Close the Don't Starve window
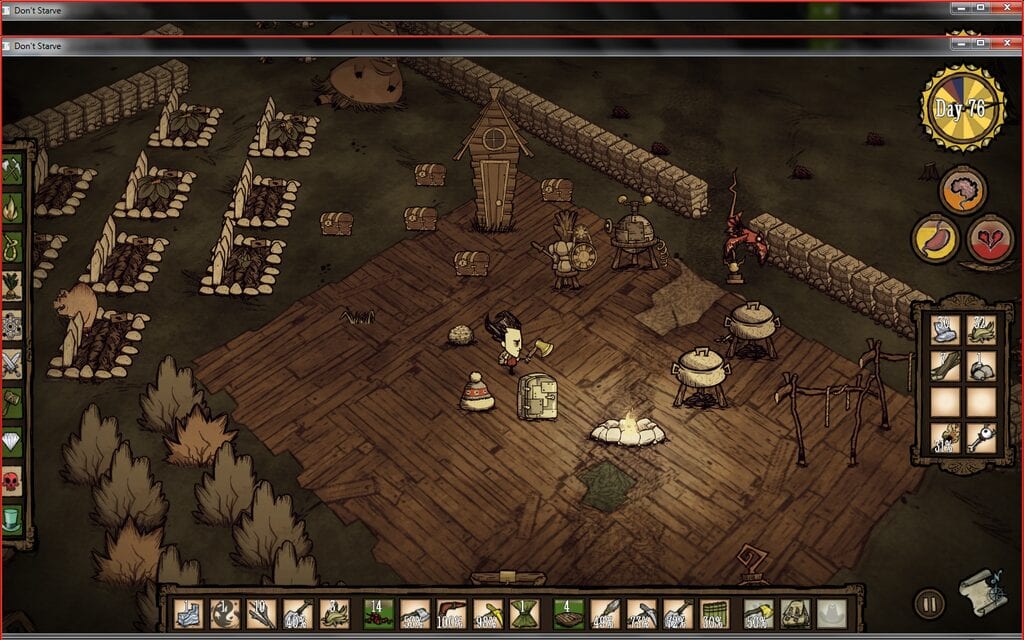Screen dimensions: 1024x640 tap(1008, 45)
